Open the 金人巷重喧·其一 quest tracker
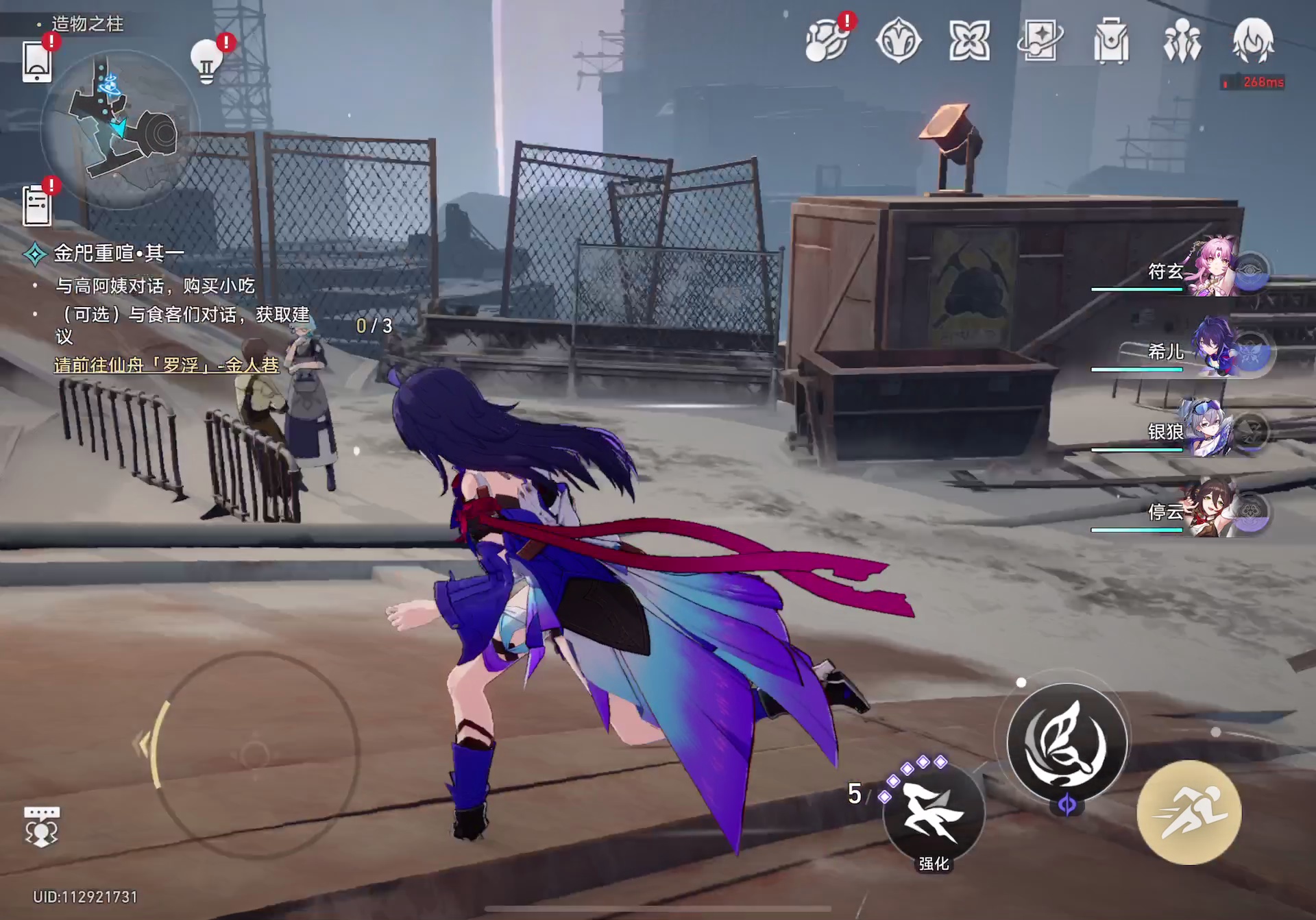This screenshot has height=920, width=1316. [118, 254]
